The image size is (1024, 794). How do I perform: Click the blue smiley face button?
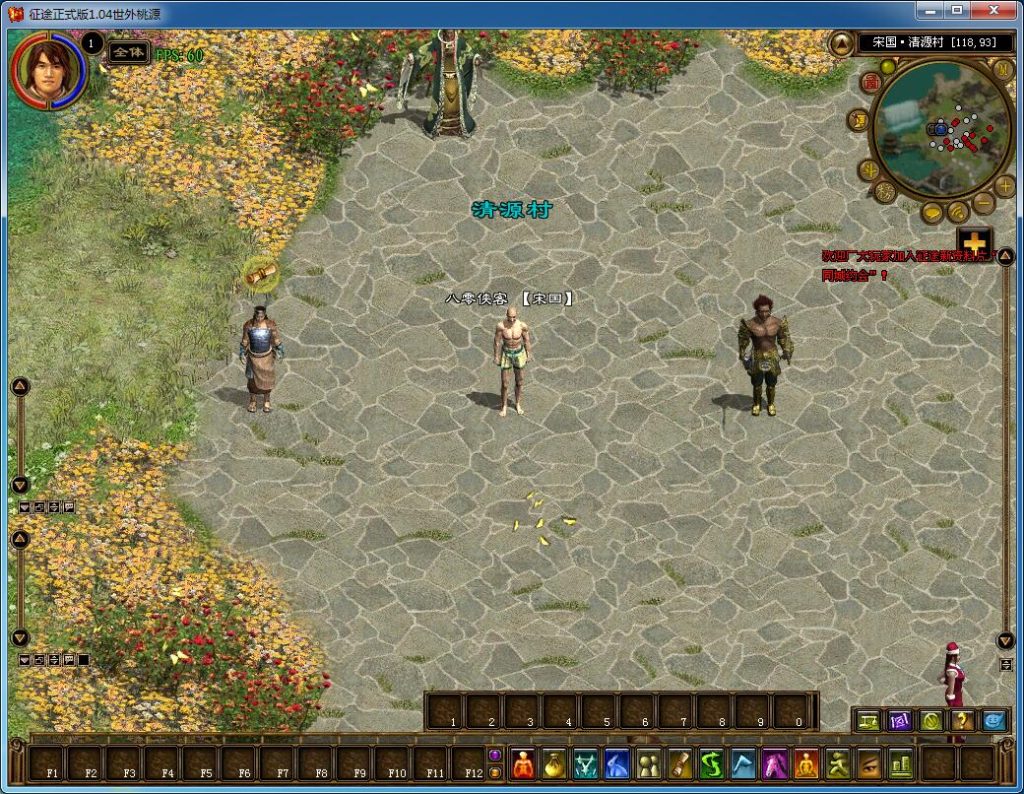(x=994, y=720)
